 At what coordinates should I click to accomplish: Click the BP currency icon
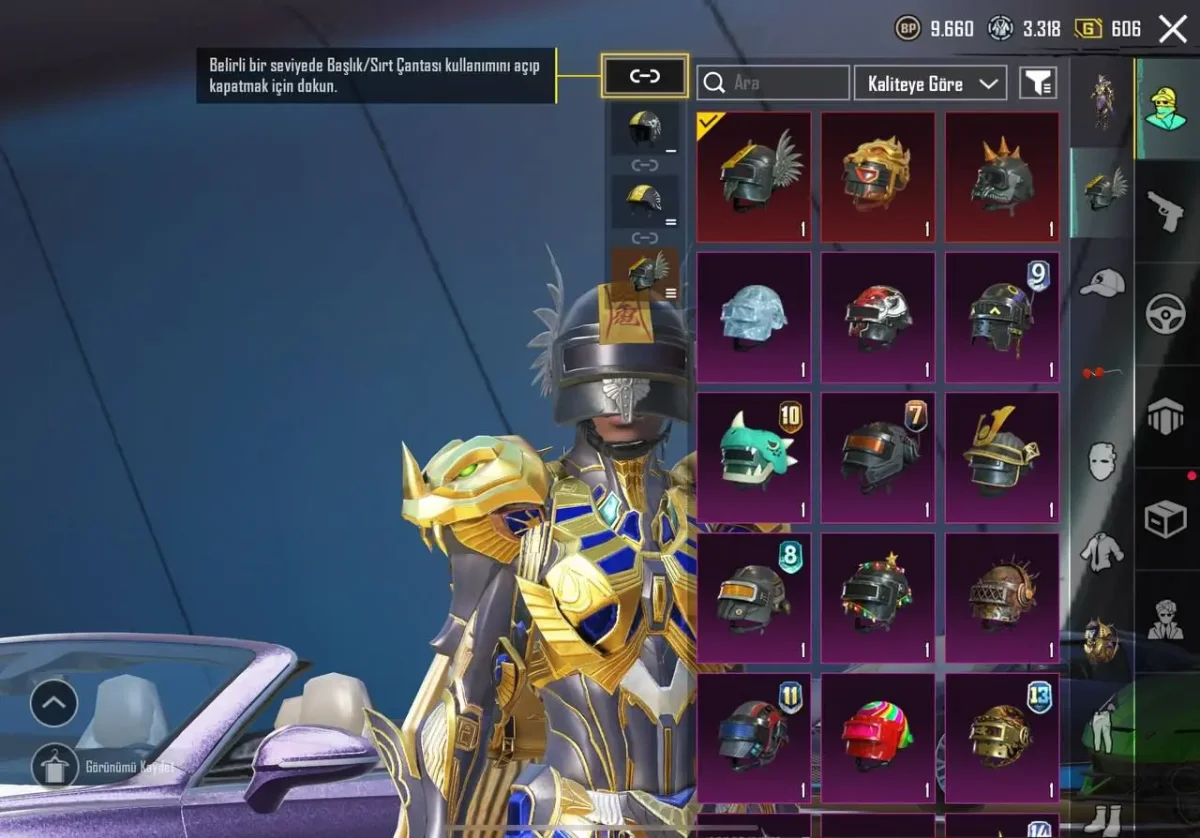(x=907, y=29)
